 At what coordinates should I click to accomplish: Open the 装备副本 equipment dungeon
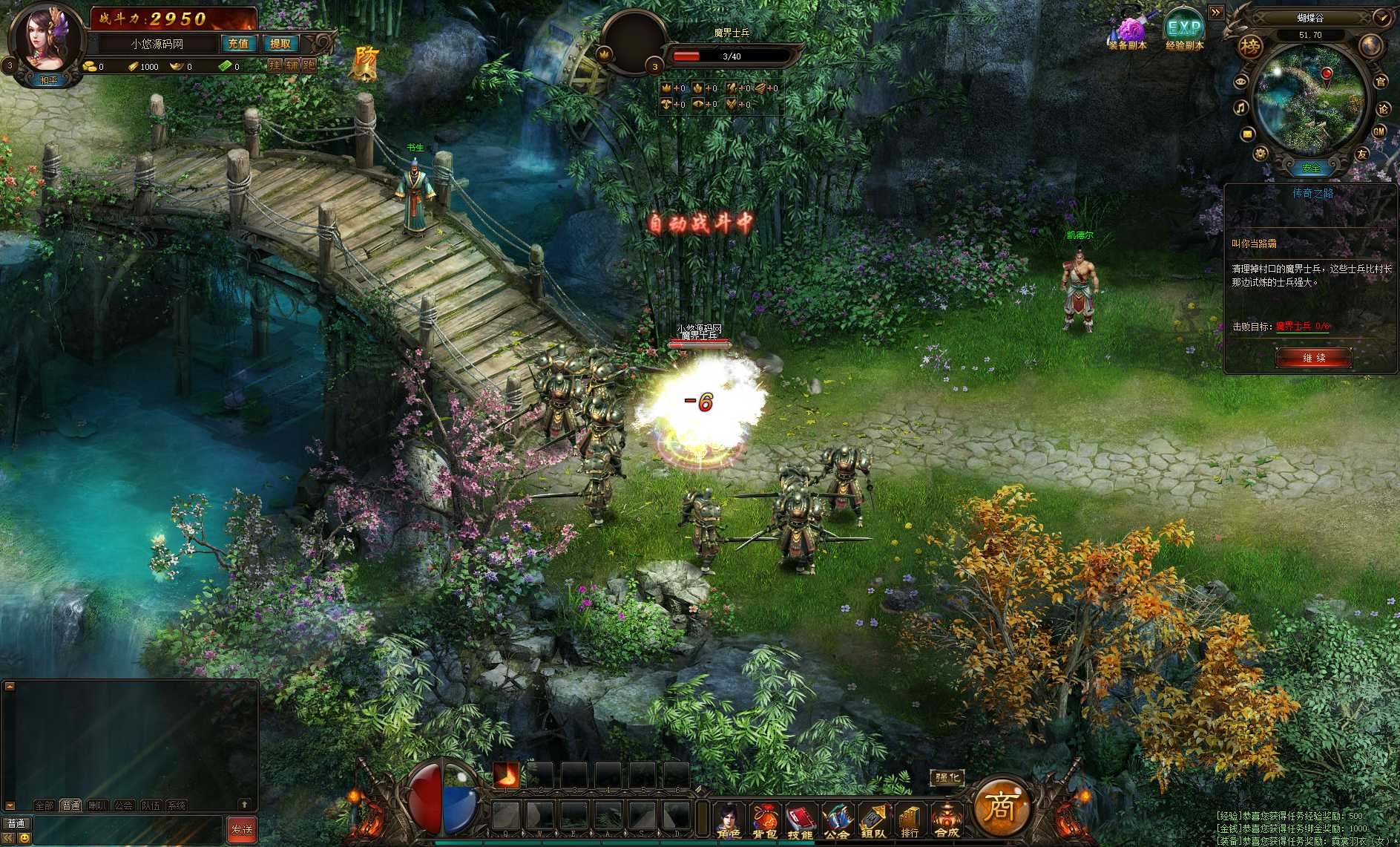click(1128, 33)
